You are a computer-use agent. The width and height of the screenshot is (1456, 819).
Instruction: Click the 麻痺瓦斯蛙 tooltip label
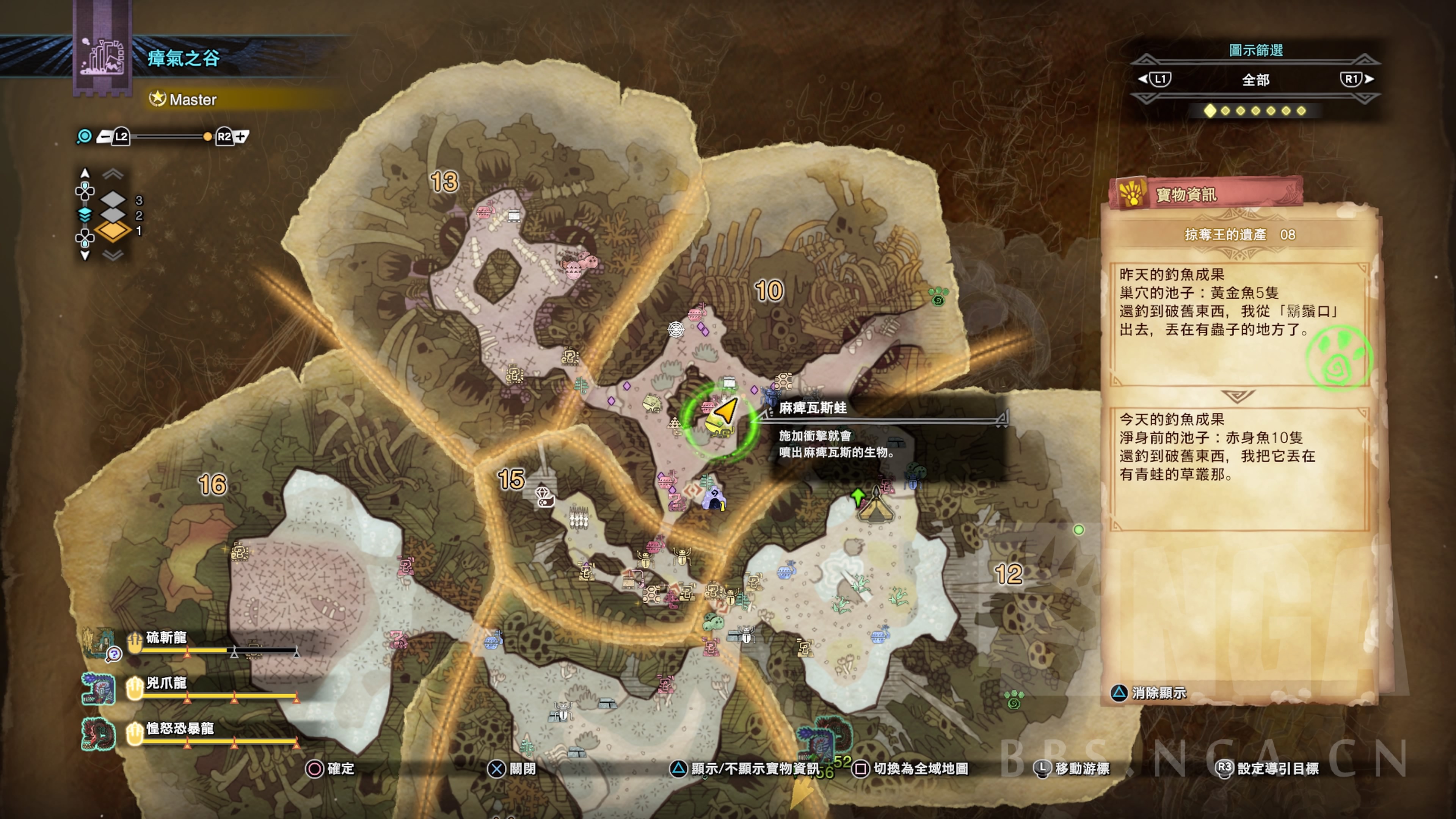(813, 408)
